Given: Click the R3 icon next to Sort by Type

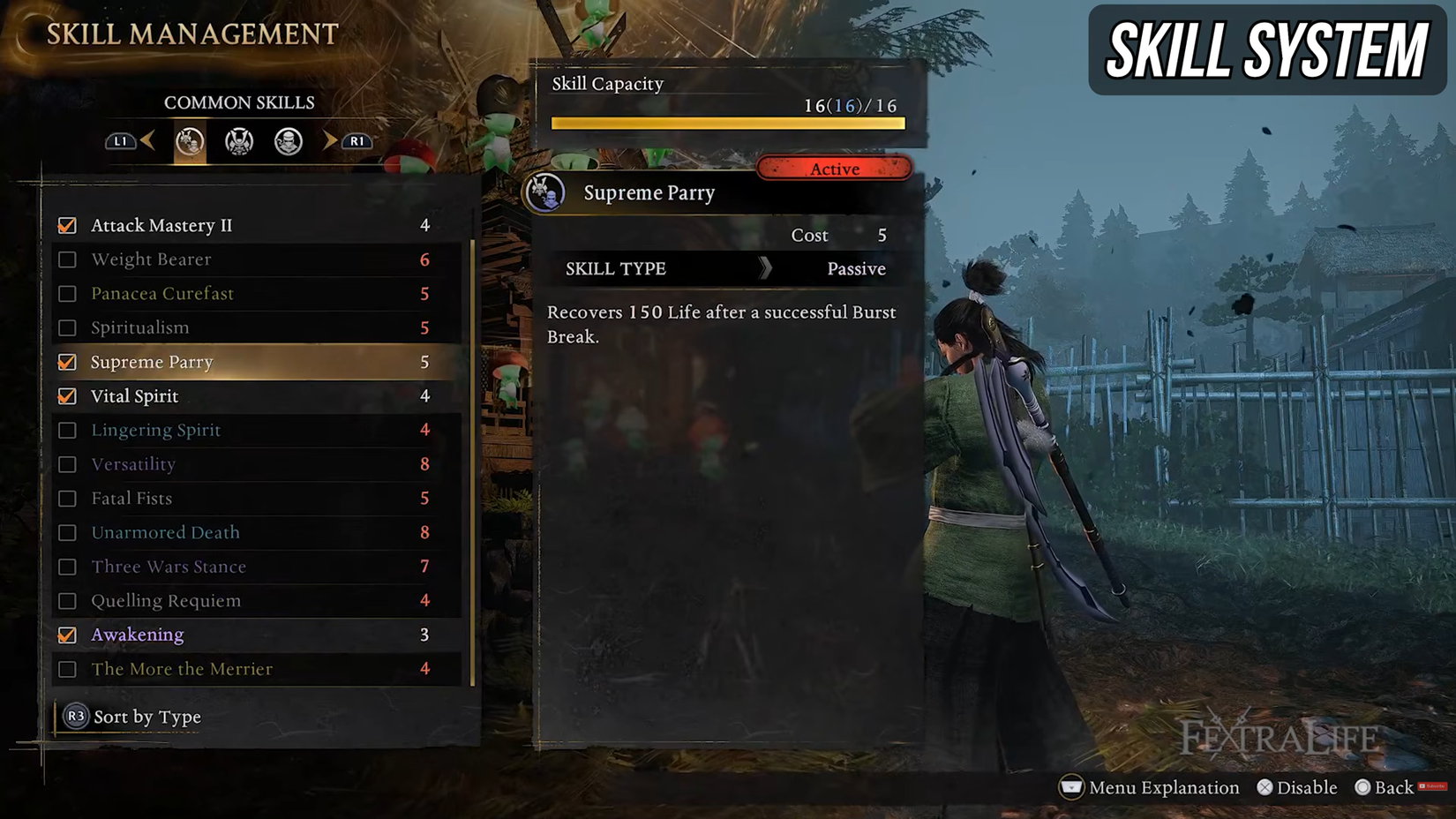Looking at the screenshot, I should [74, 717].
